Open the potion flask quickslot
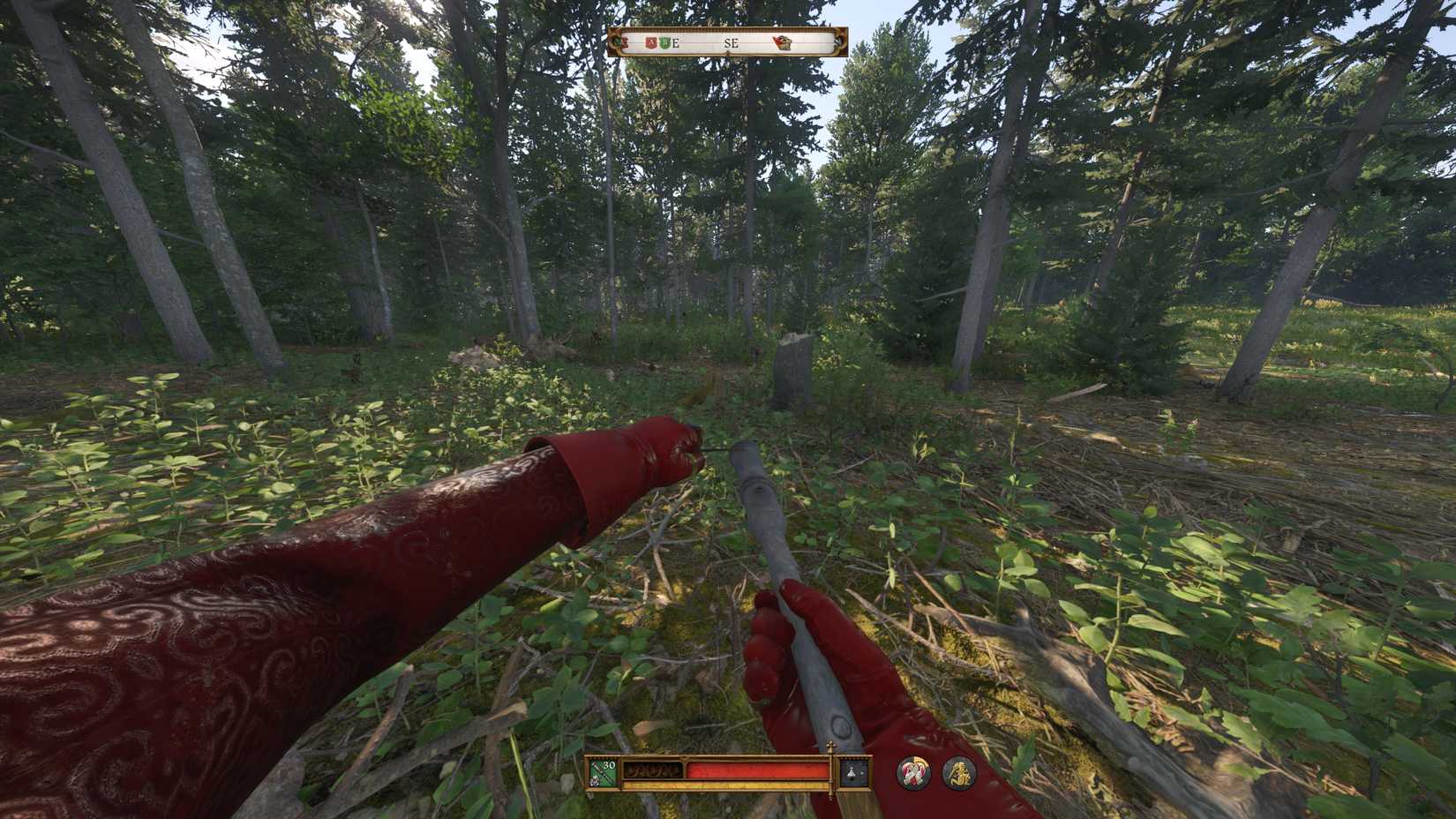Screen dimensions: 1456x819 point(852,771)
